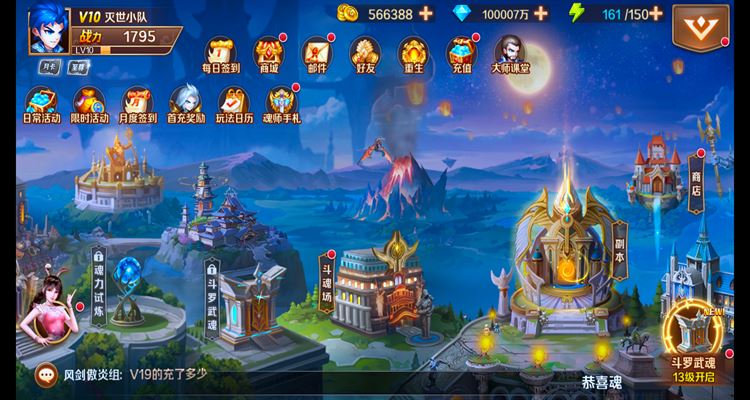Open the 日常活动 daily events icon
The image size is (750, 400).
pyautogui.click(x=41, y=104)
